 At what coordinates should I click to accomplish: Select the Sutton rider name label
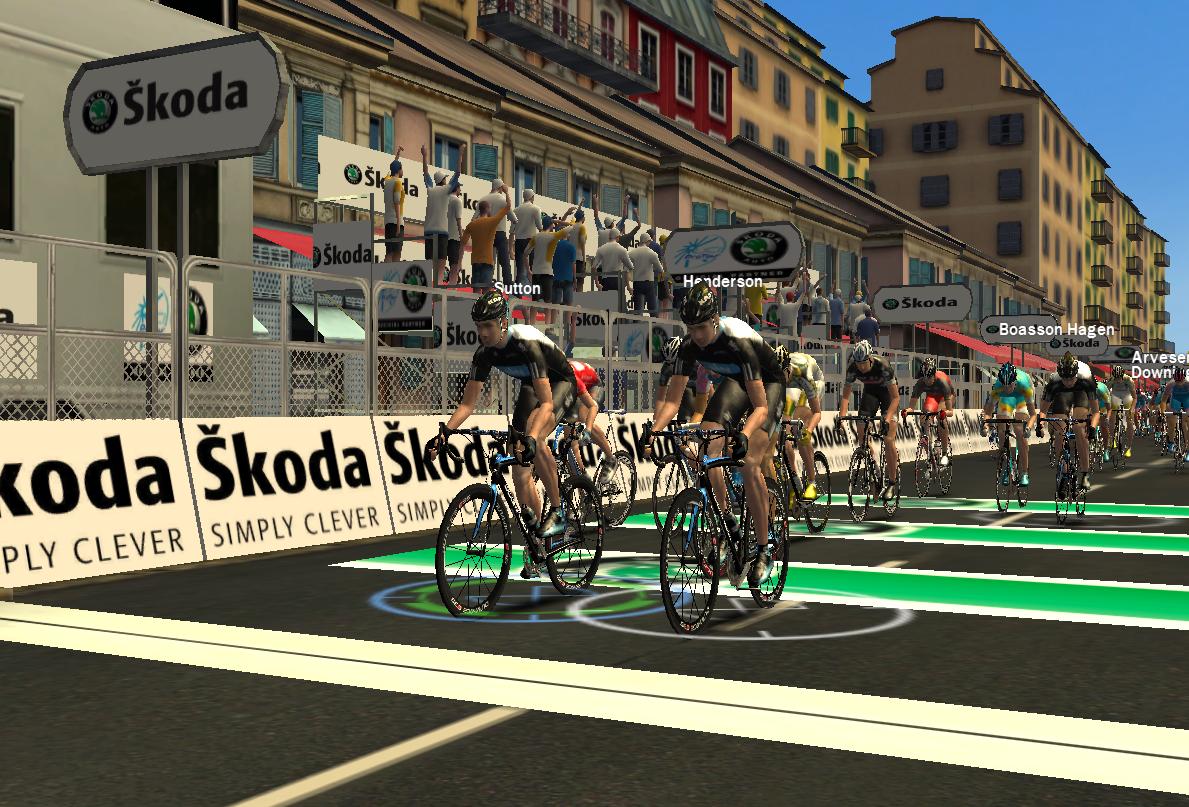click(x=517, y=289)
